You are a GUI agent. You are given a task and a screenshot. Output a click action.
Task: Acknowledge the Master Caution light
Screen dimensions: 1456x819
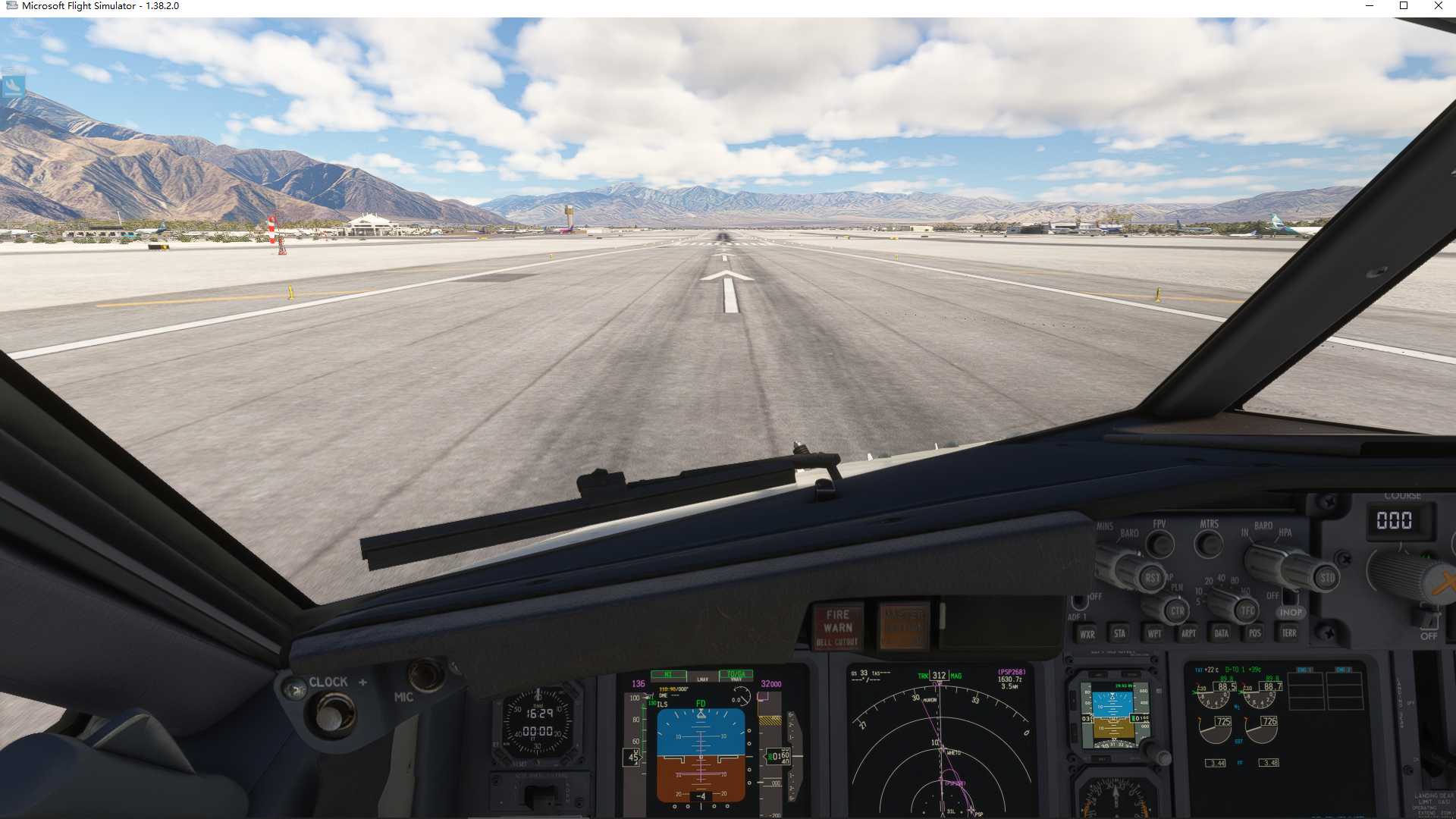904,626
